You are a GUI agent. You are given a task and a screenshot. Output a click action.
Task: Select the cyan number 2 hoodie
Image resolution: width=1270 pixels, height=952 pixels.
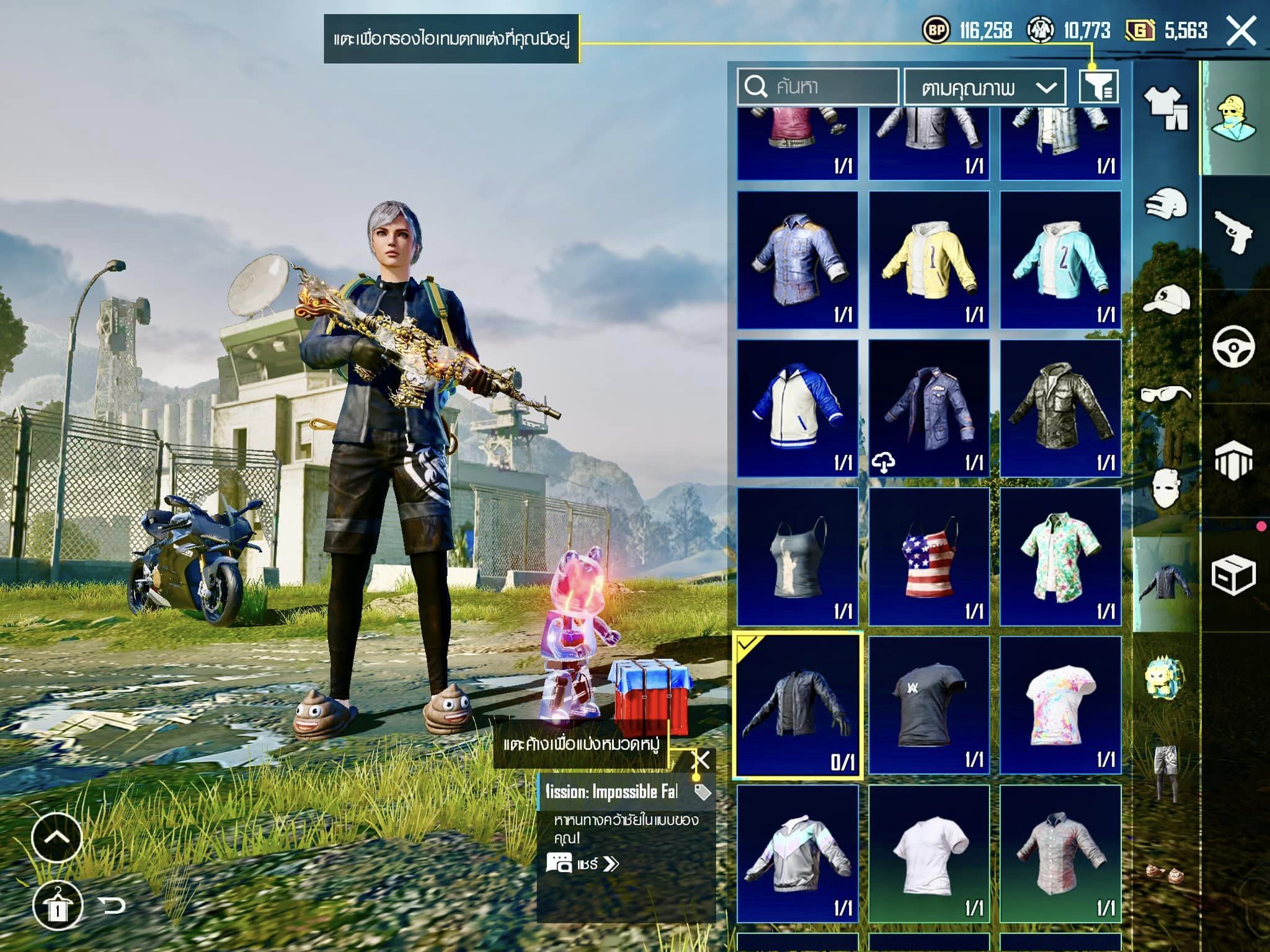pyautogui.click(x=1060, y=260)
